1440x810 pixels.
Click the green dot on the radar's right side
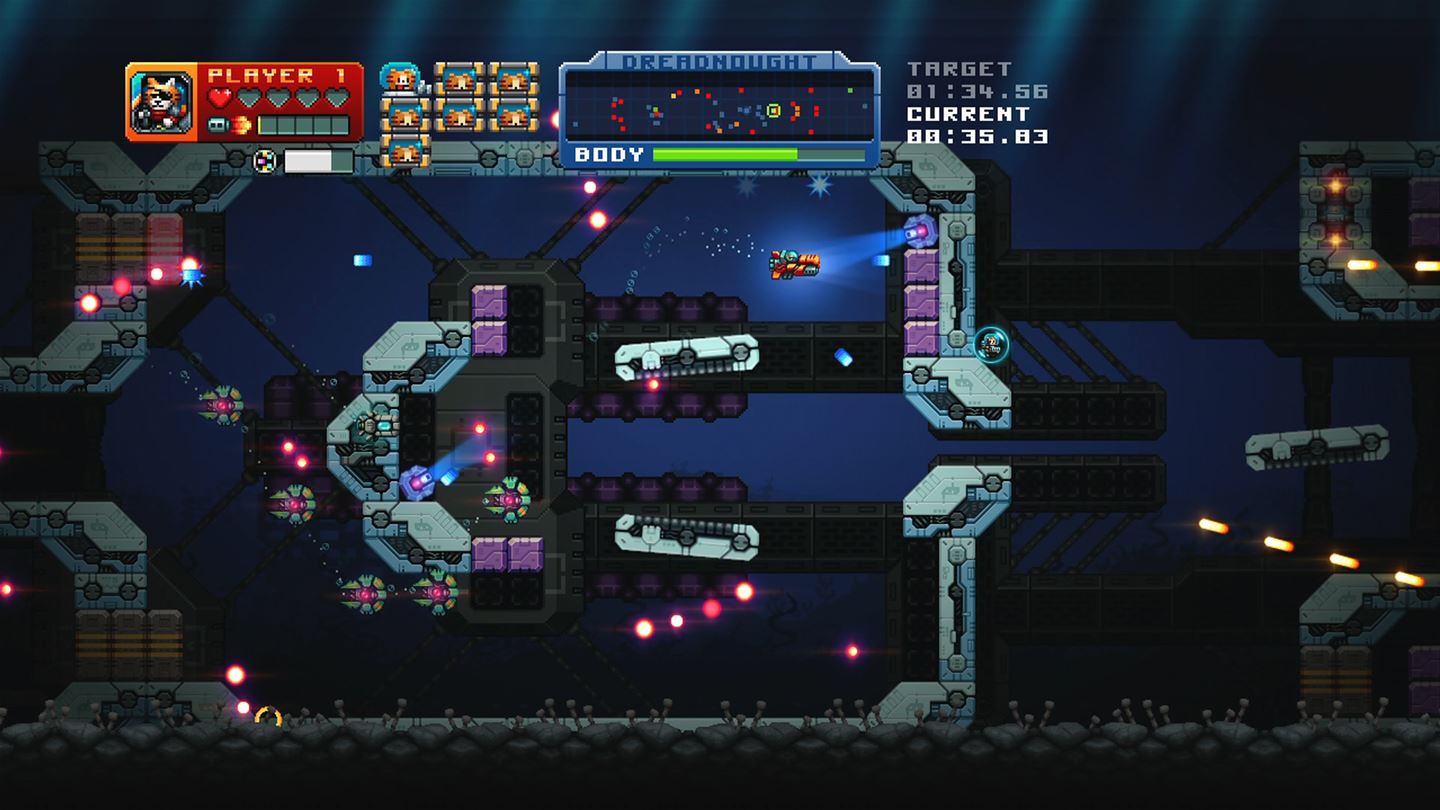pyautogui.click(x=850, y=90)
